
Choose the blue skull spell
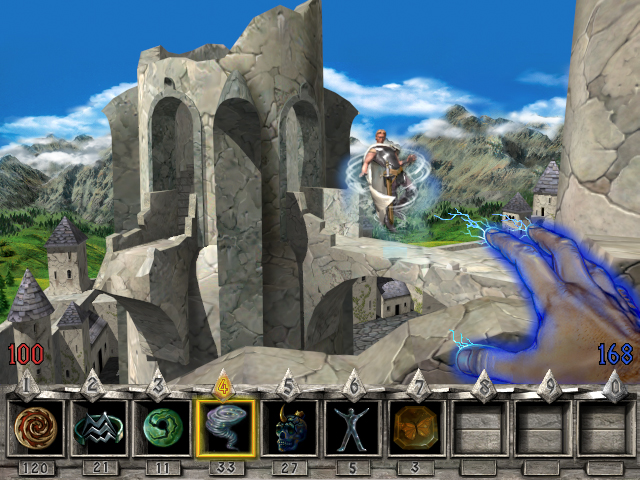[x=290, y=428]
